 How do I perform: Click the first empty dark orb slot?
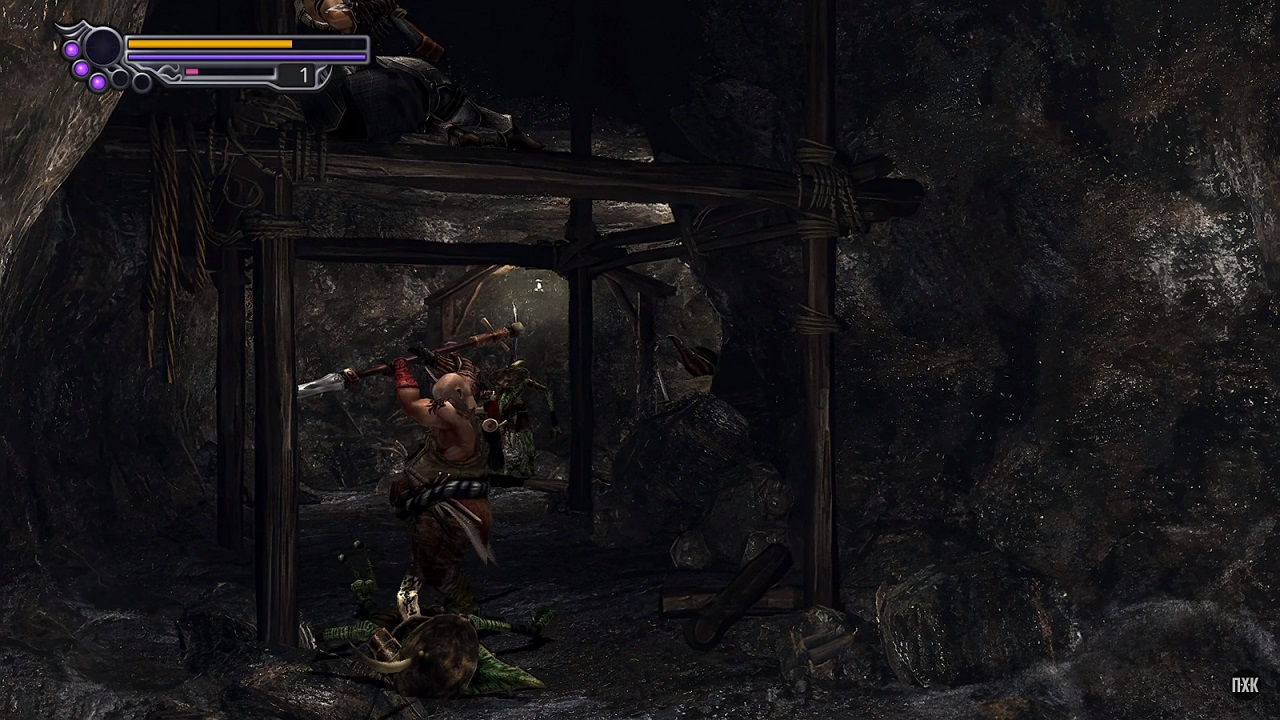(120, 77)
